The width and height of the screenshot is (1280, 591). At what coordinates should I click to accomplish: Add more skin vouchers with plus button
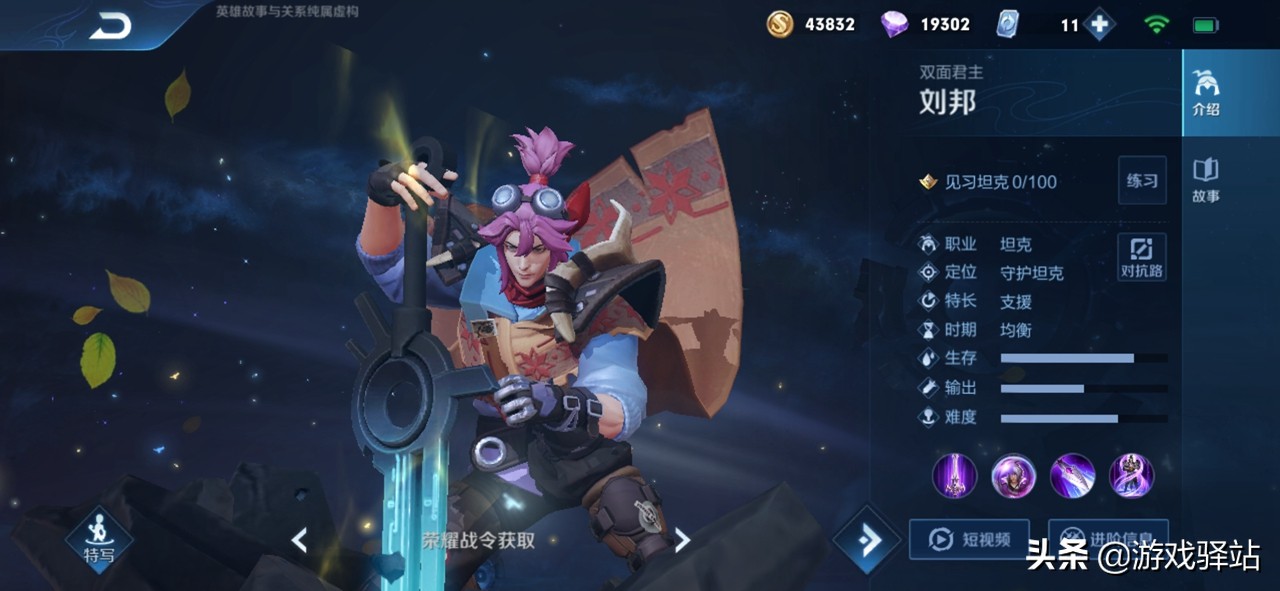click(x=1099, y=25)
